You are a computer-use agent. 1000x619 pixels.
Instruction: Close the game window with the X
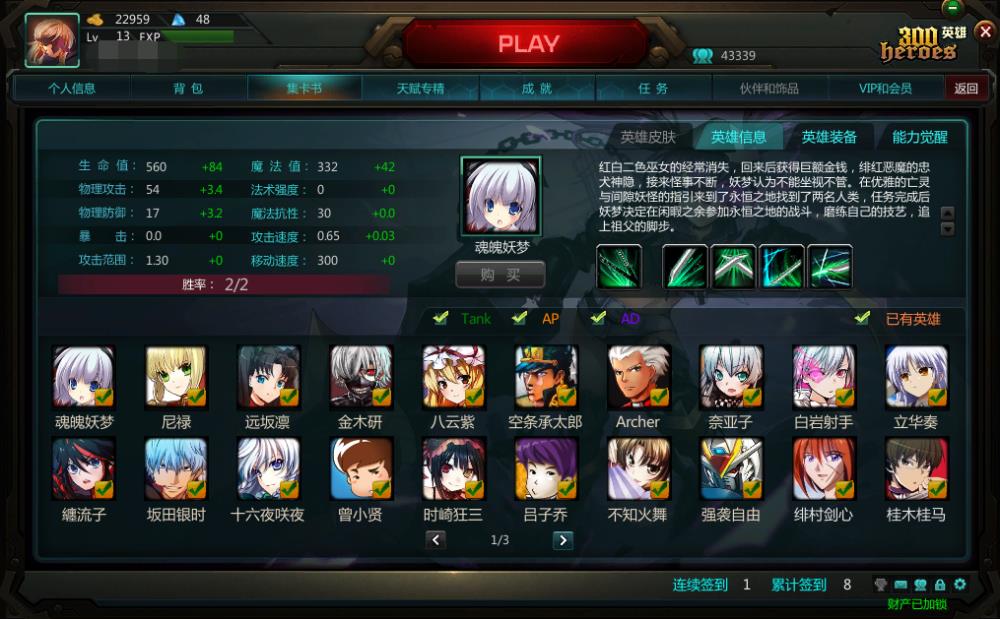(x=985, y=31)
